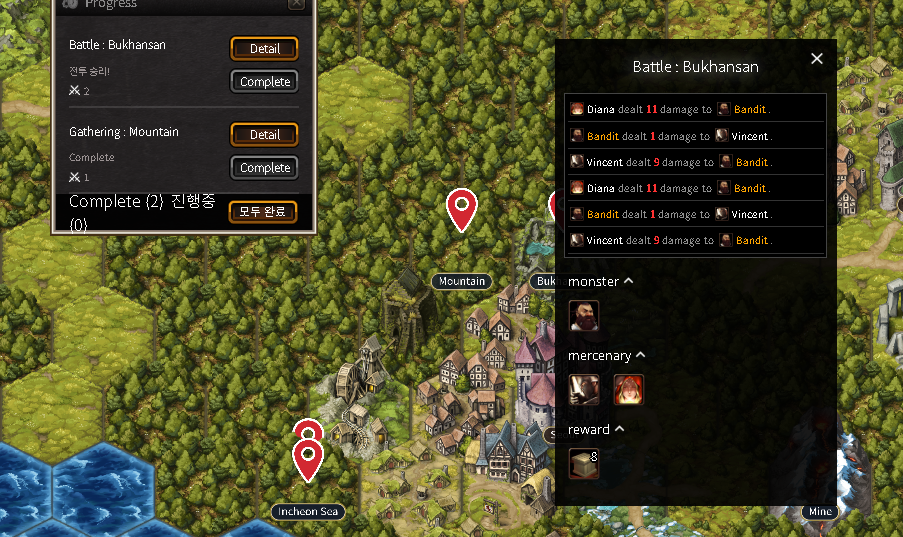Collapse the monster section
The width and height of the screenshot is (903, 537).
(x=629, y=281)
